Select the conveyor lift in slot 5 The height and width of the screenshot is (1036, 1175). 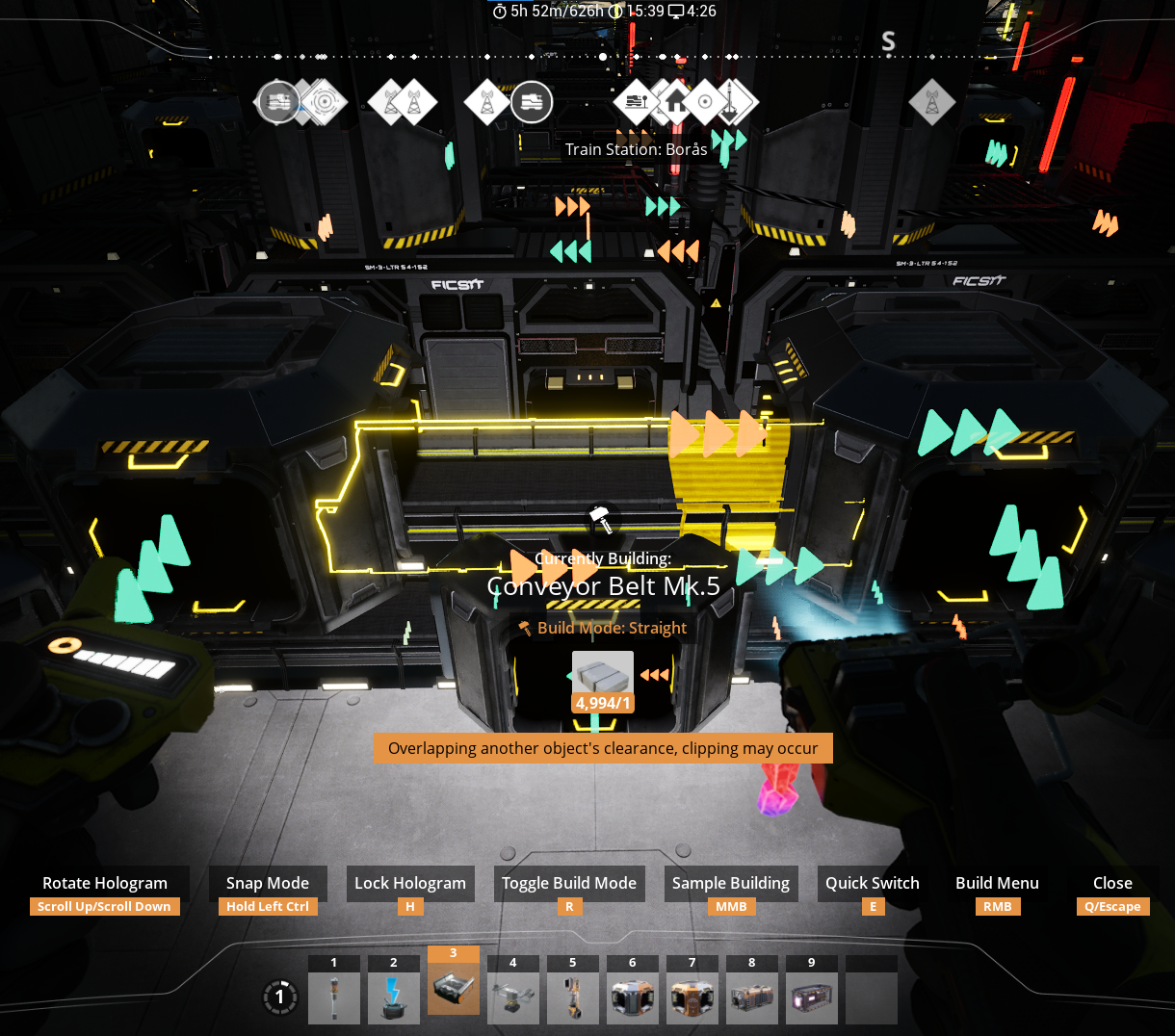[573, 997]
